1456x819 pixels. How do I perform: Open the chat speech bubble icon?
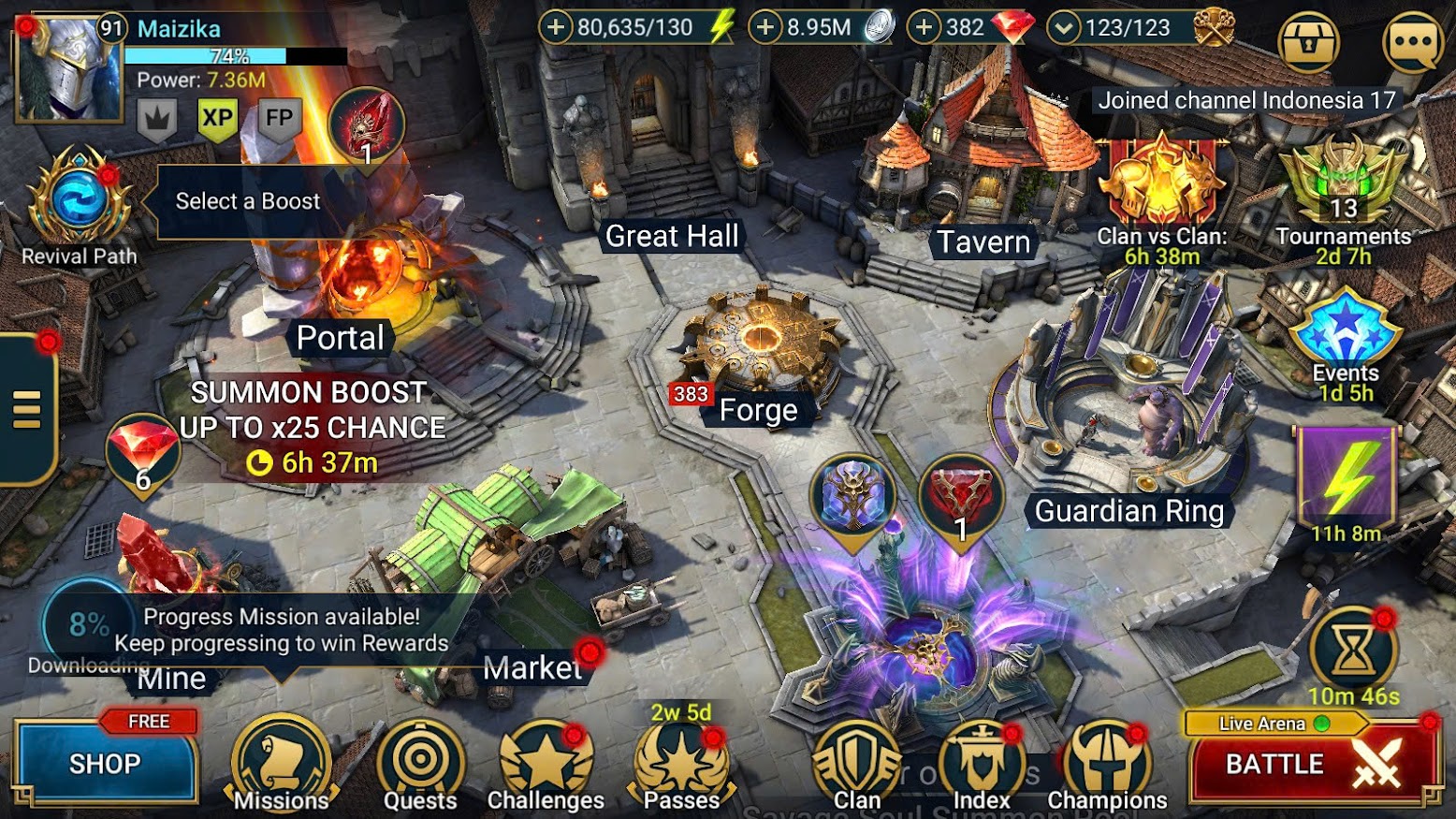tap(1413, 42)
